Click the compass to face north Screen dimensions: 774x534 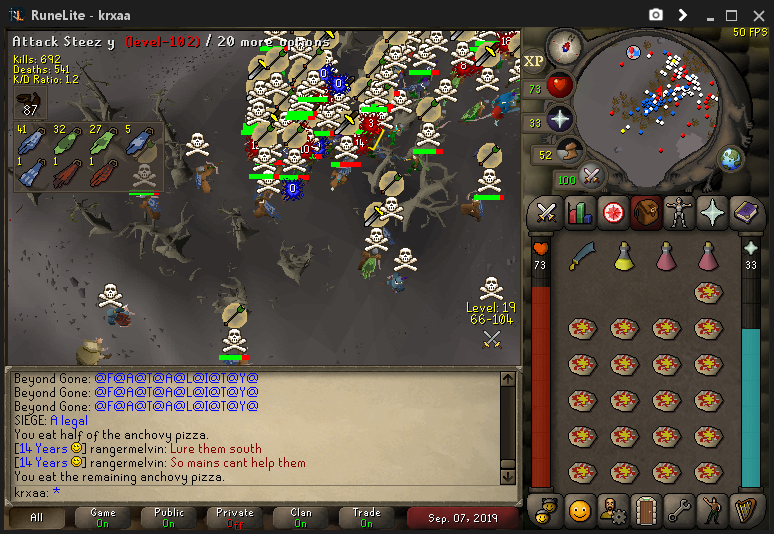[564, 47]
